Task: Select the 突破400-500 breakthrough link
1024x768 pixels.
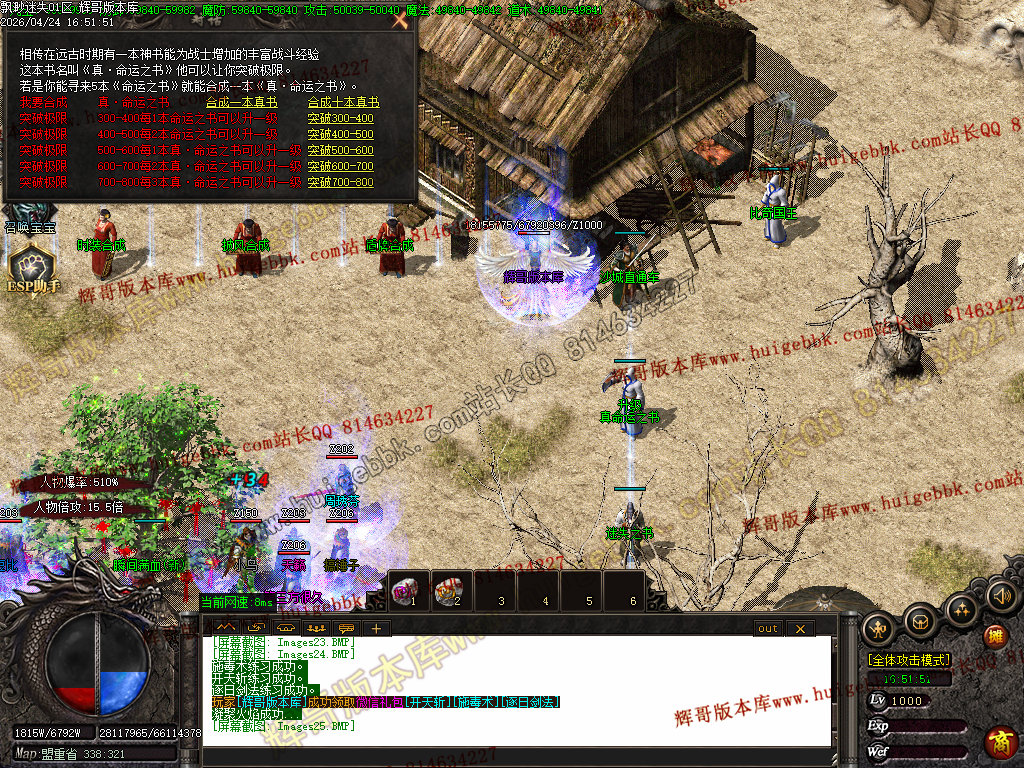Action: tap(340, 134)
